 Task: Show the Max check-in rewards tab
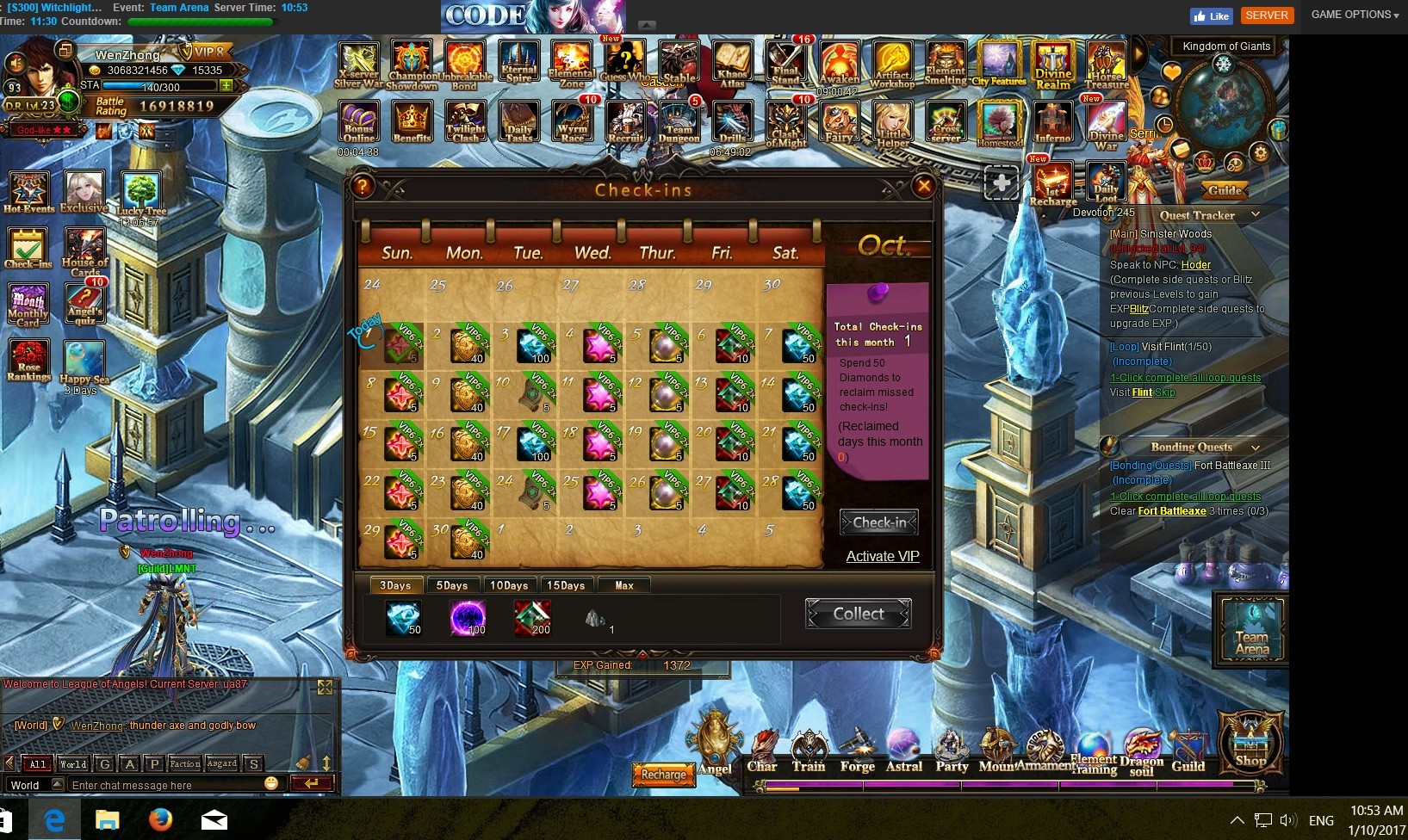(x=623, y=585)
